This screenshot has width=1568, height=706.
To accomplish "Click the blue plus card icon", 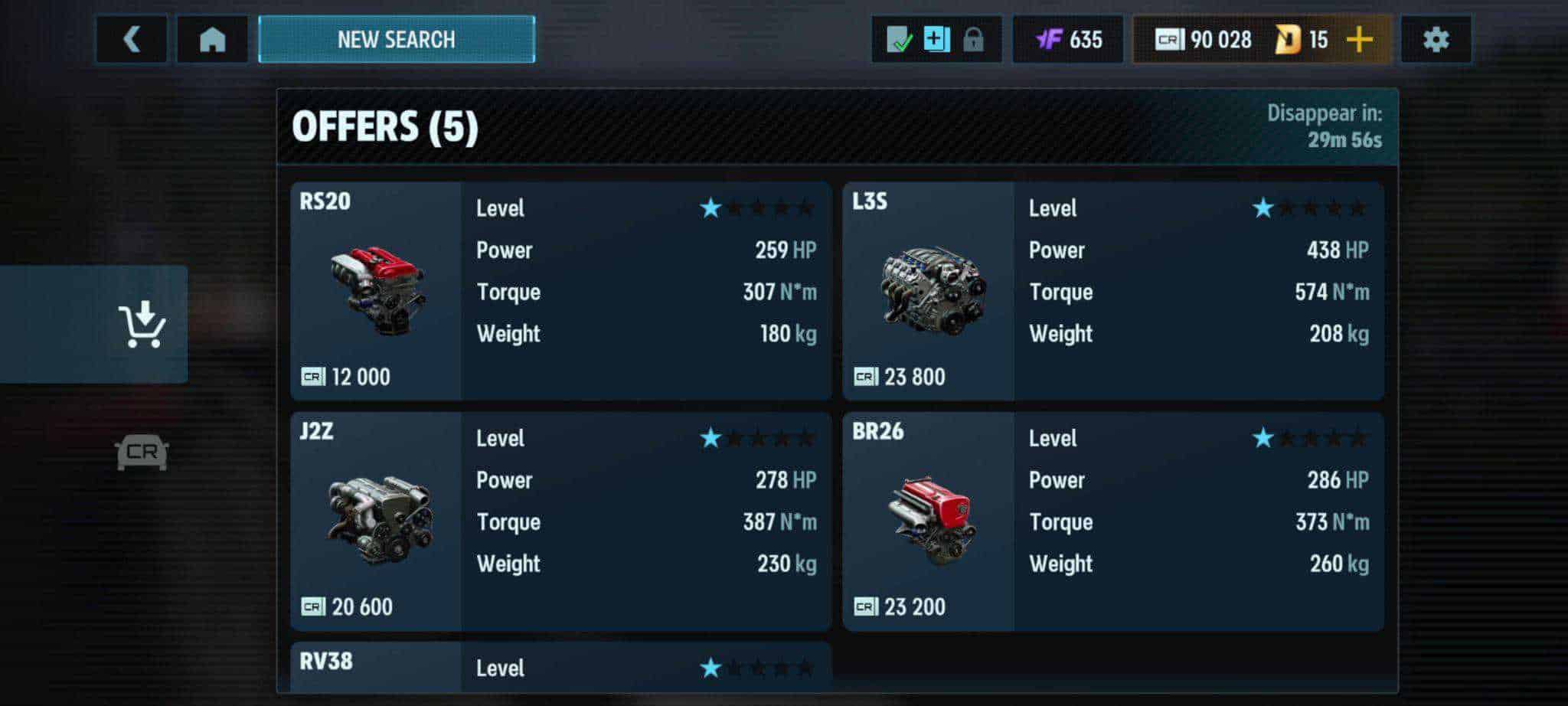I will pyautogui.click(x=936, y=39).
